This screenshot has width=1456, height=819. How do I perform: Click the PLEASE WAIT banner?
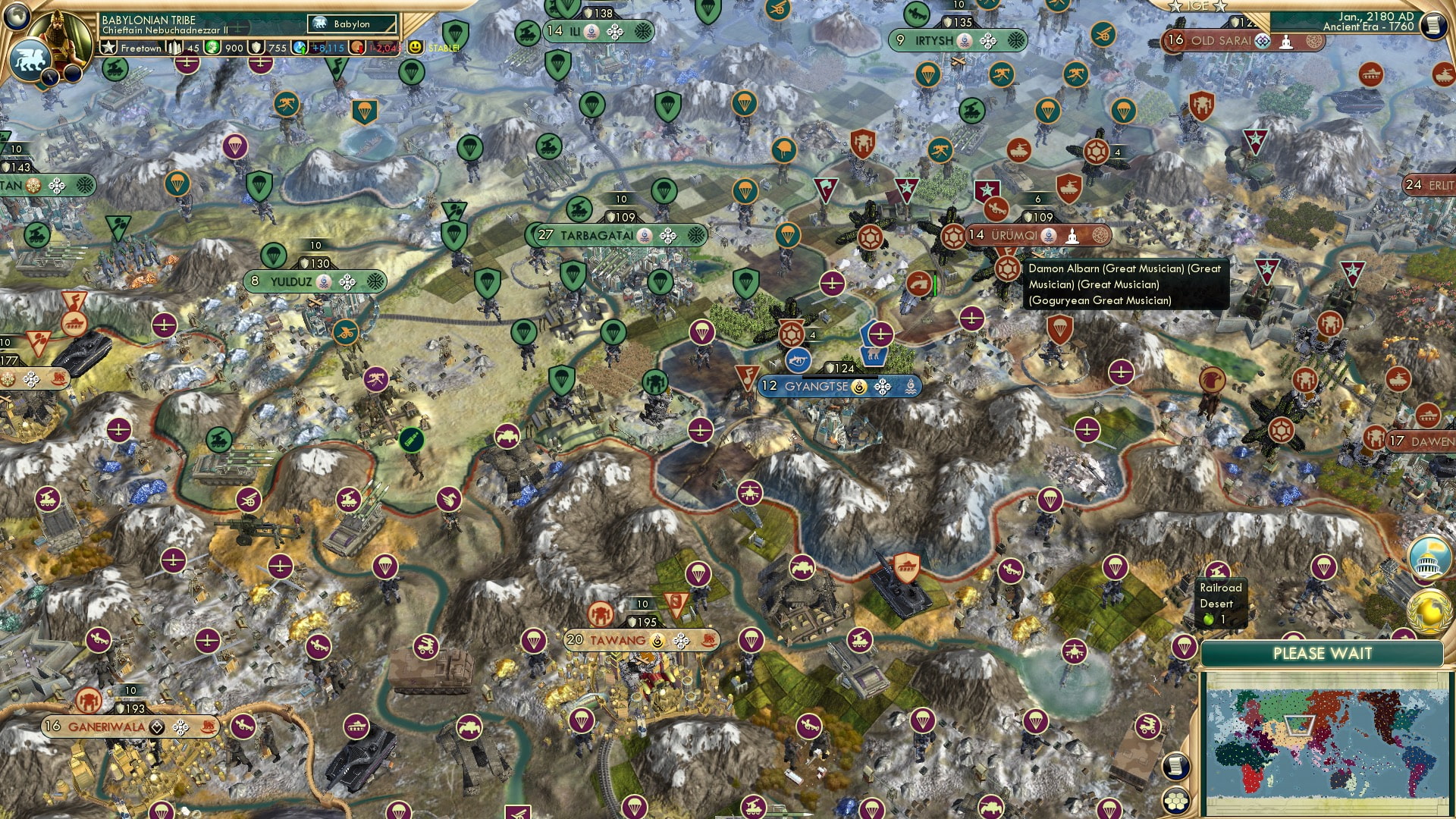coord(1325,653)
